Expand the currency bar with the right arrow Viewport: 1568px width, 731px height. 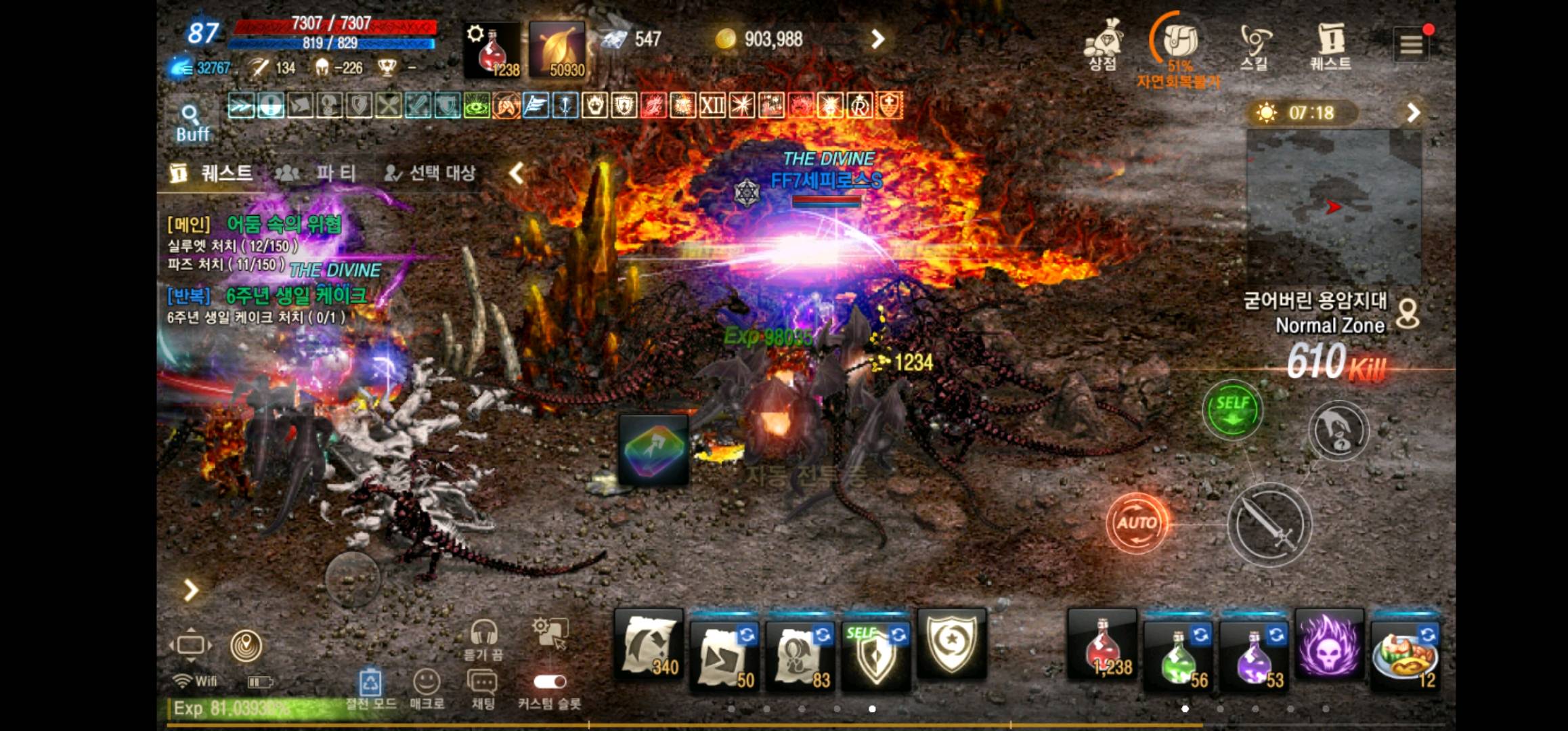[x=878, y=39]
